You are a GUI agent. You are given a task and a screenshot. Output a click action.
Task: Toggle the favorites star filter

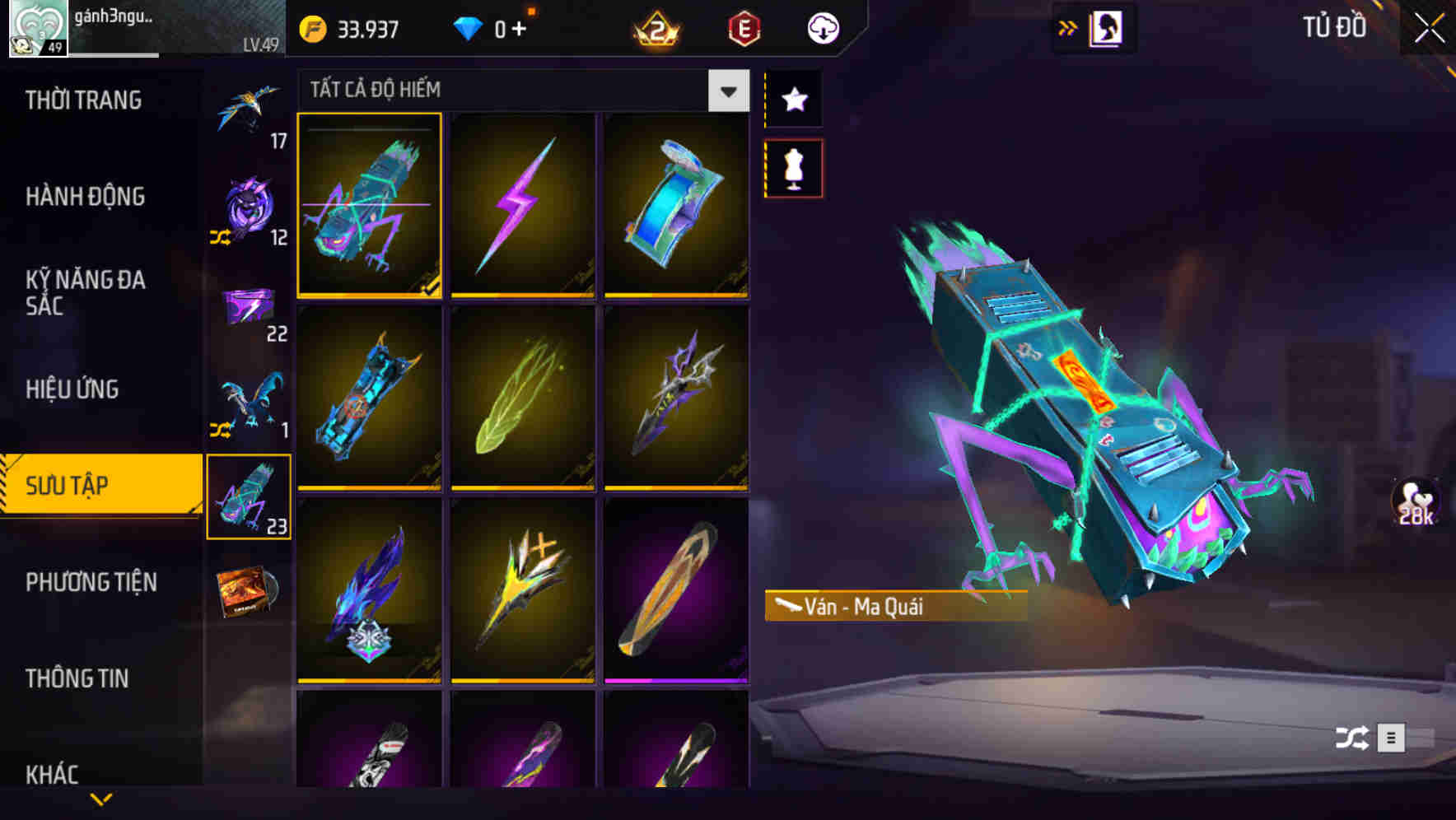pyautogui.click(x=794, y=99)
